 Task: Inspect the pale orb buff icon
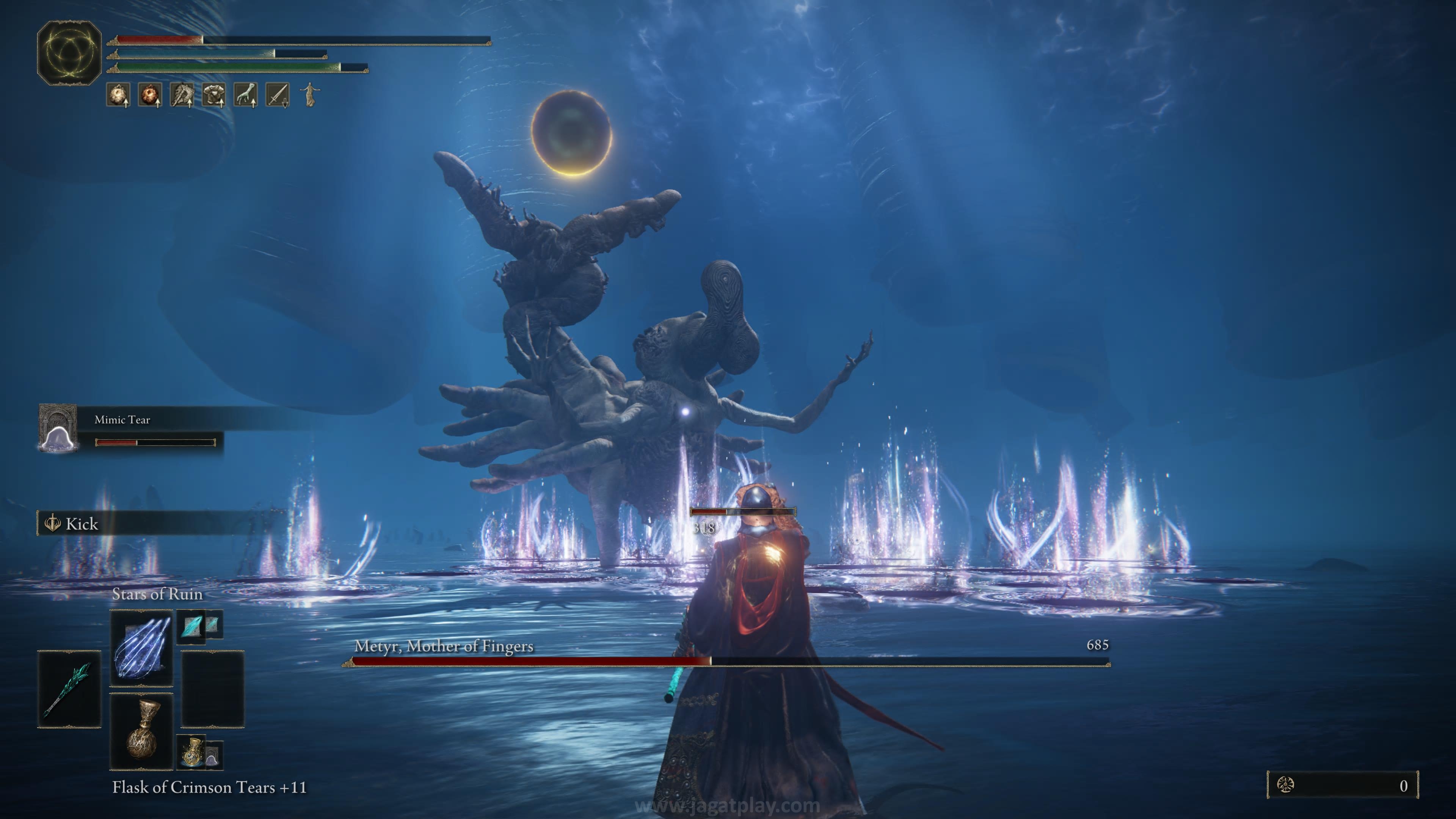[x=118, y=95]
